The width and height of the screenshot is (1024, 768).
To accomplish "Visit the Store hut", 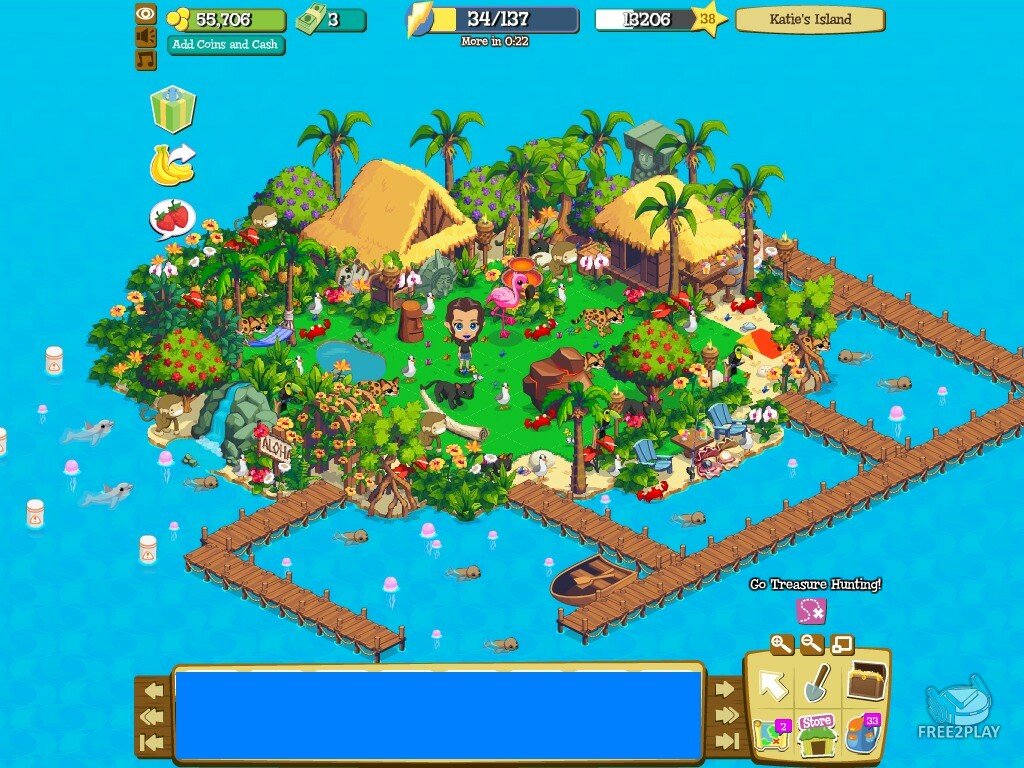I will point(816,734).
